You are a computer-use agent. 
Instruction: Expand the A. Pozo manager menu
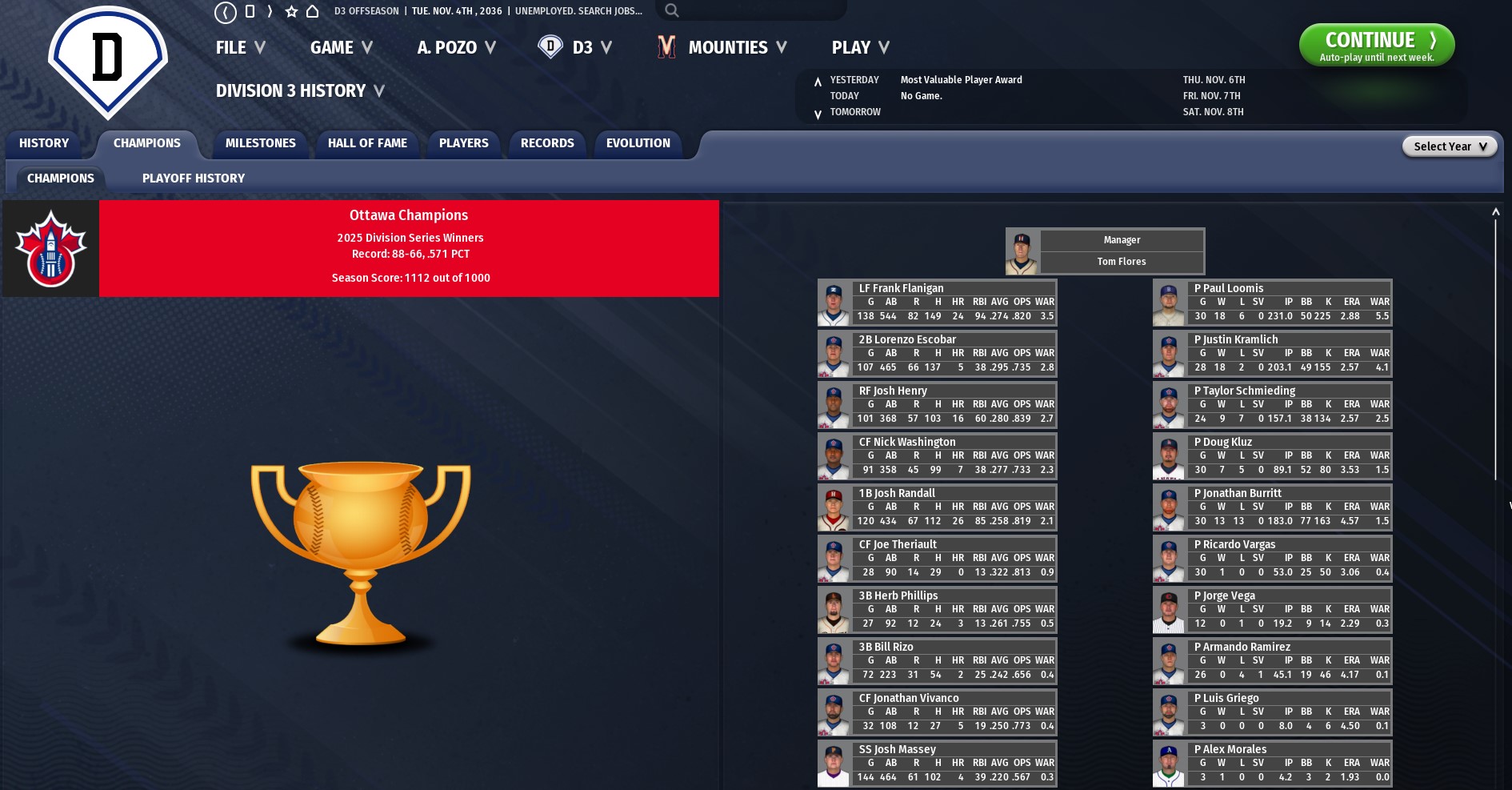[456, 48]
